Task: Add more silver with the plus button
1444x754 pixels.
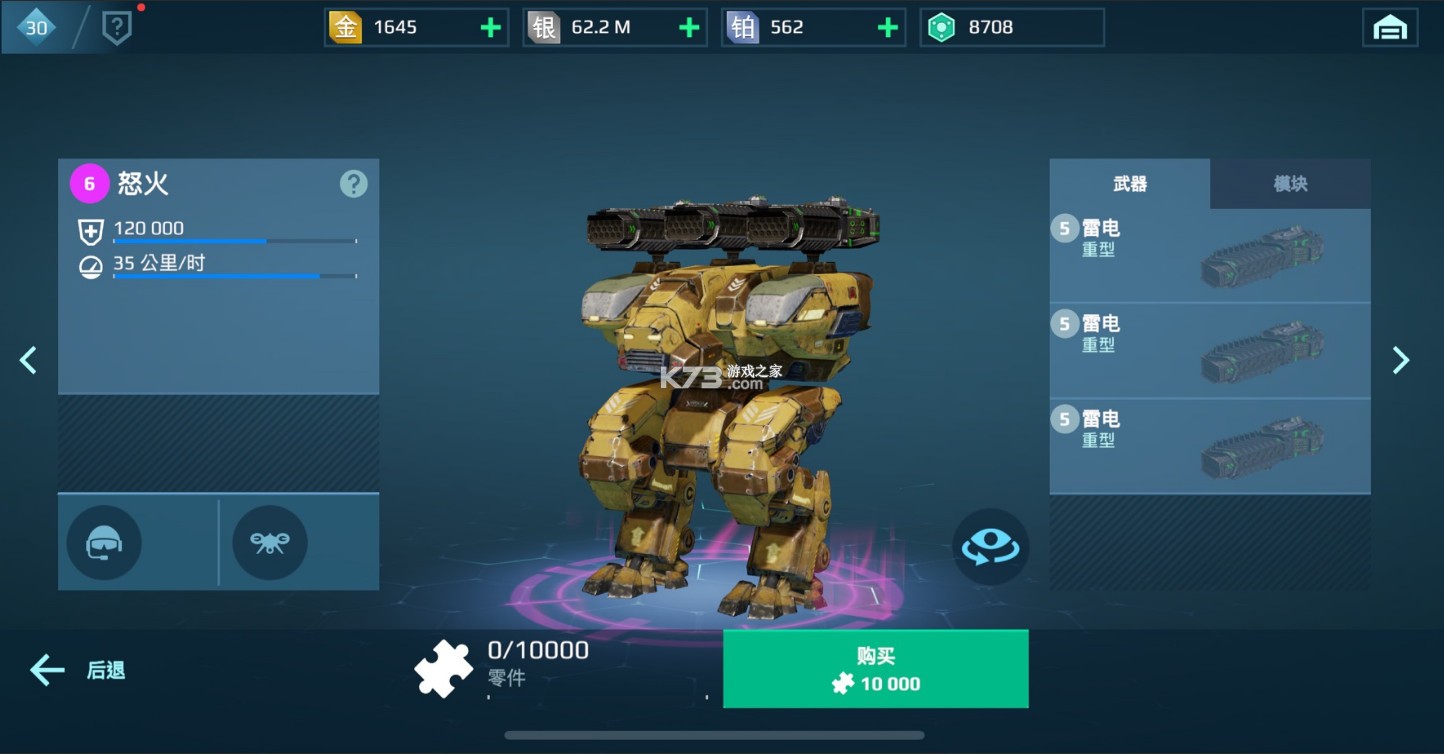Action: (689, 28)
